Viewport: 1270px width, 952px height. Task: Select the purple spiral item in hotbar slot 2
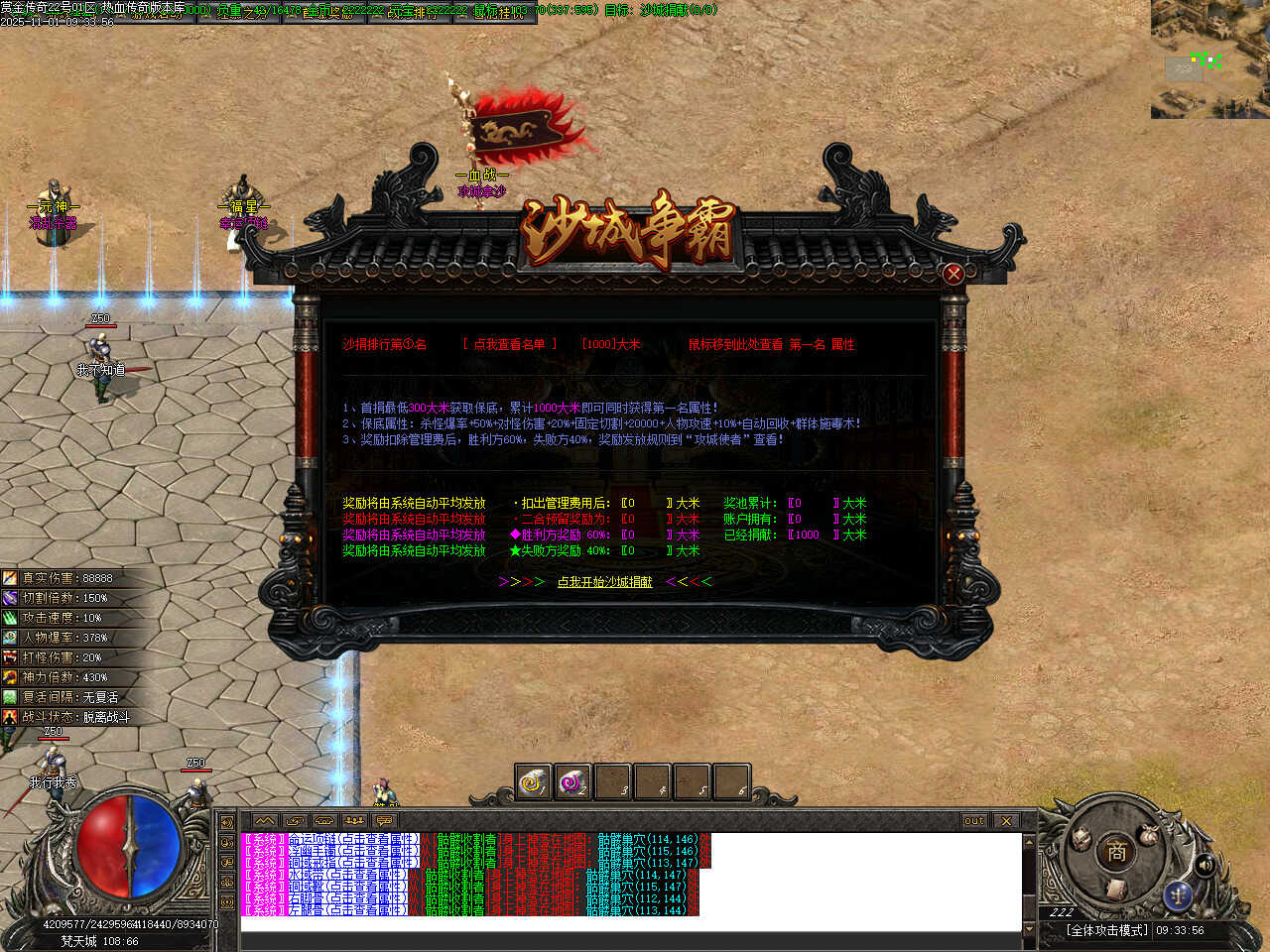pos(572,783)
